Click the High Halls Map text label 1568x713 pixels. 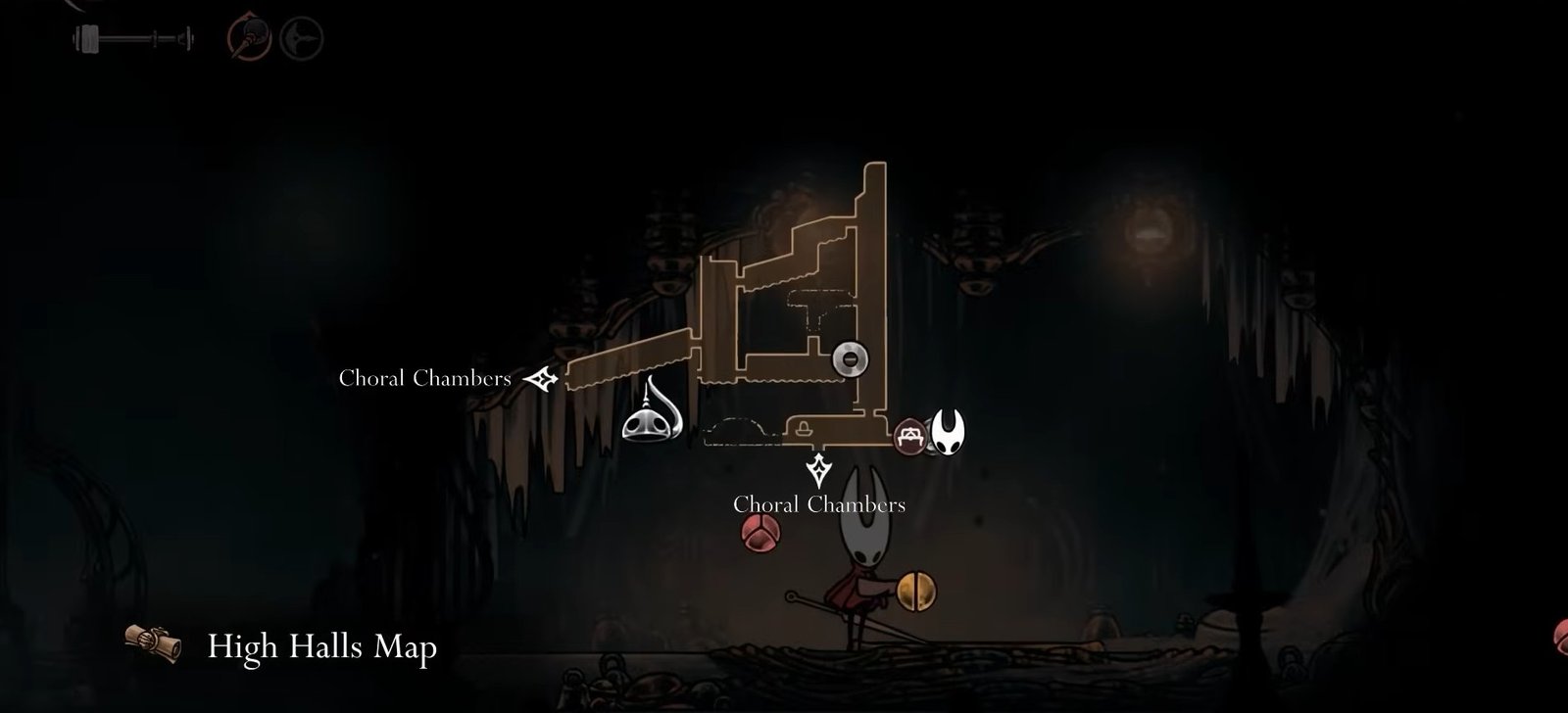coord(323,646)
